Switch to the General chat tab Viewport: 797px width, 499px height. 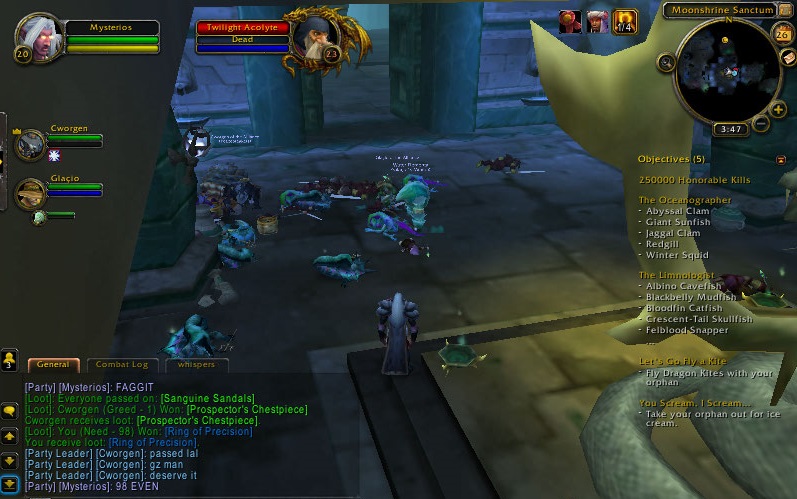[x=52, y=365]
